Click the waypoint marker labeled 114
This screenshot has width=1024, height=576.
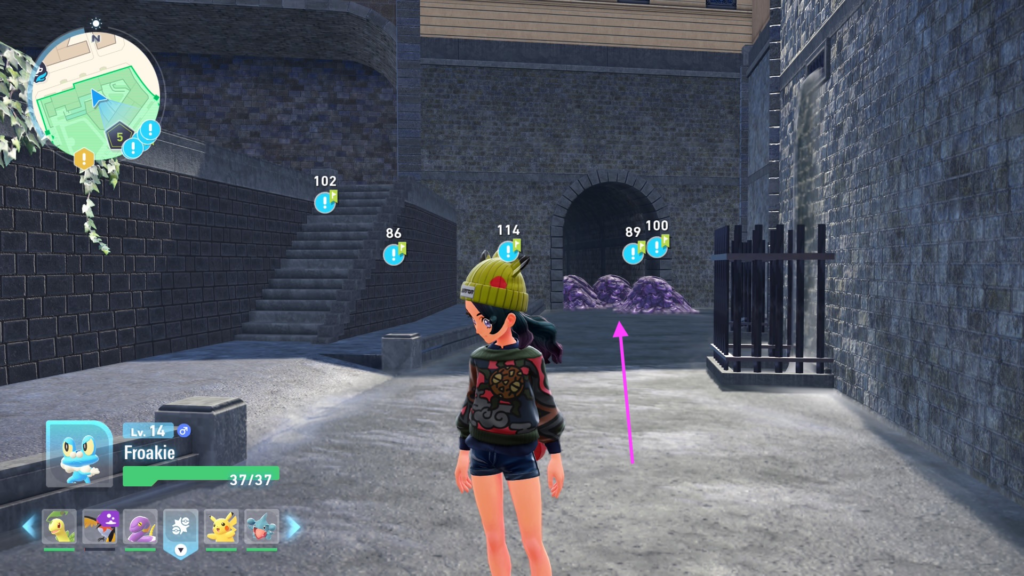coord(509,251)
